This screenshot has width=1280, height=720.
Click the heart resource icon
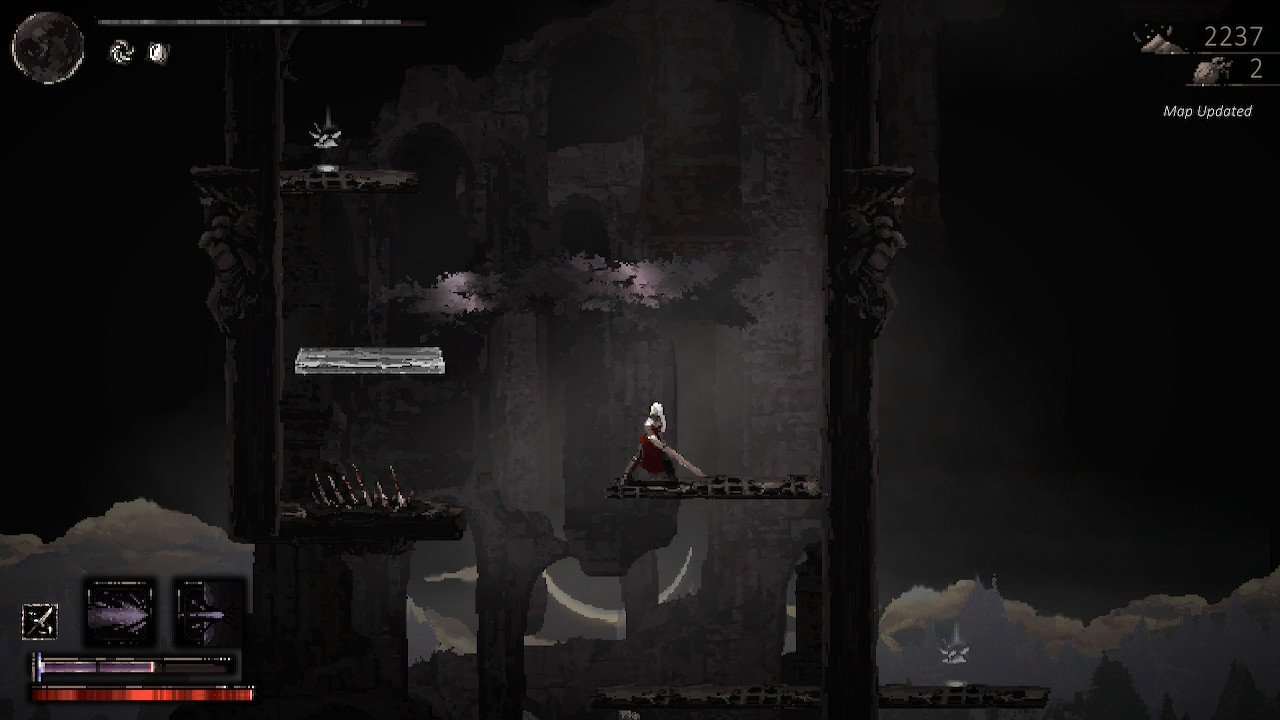1212,70
